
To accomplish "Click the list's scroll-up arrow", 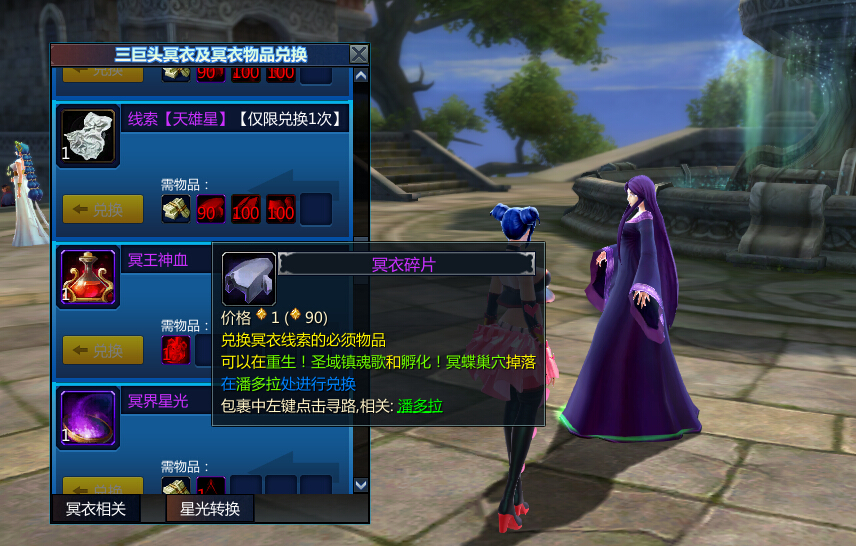I will tap(361, 75).
